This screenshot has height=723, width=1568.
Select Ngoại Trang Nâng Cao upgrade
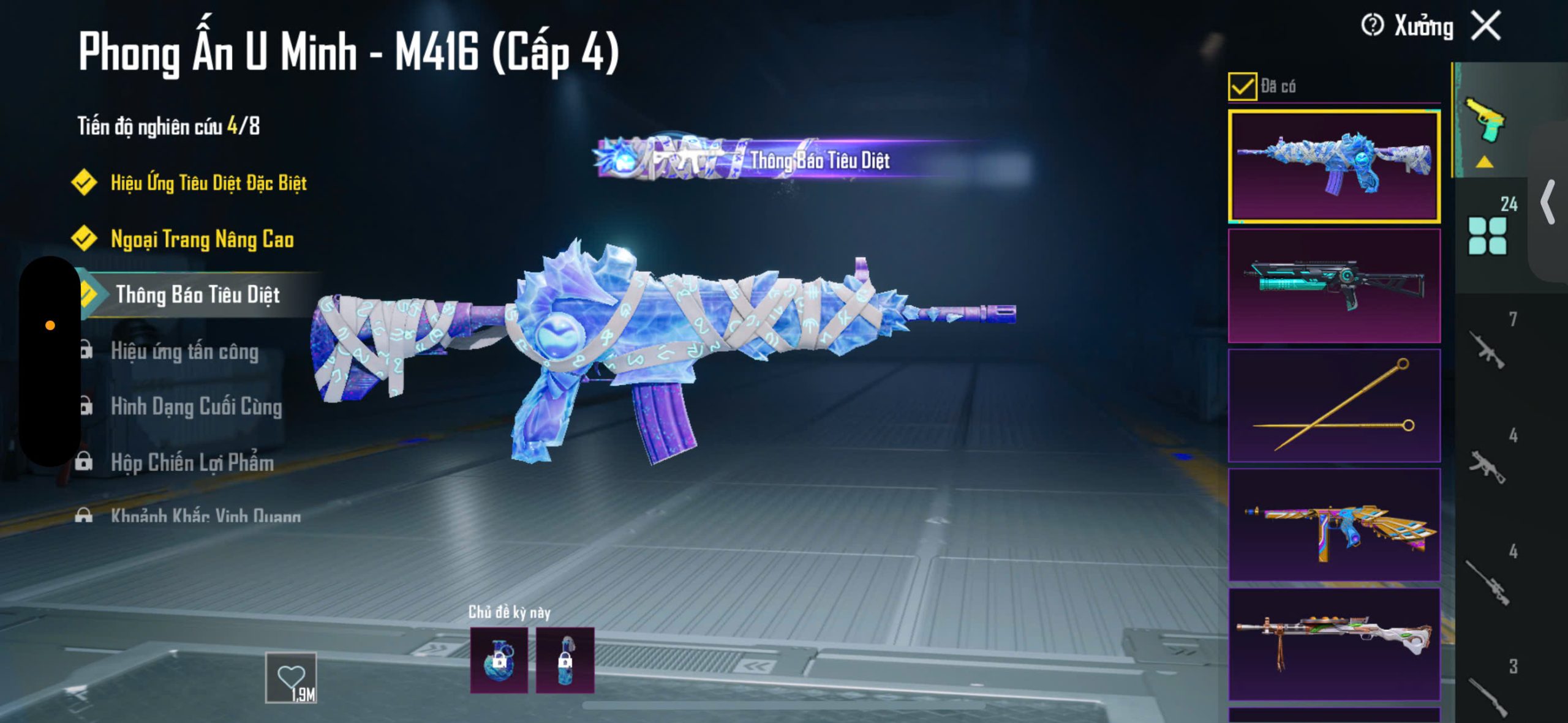[202, 239]
